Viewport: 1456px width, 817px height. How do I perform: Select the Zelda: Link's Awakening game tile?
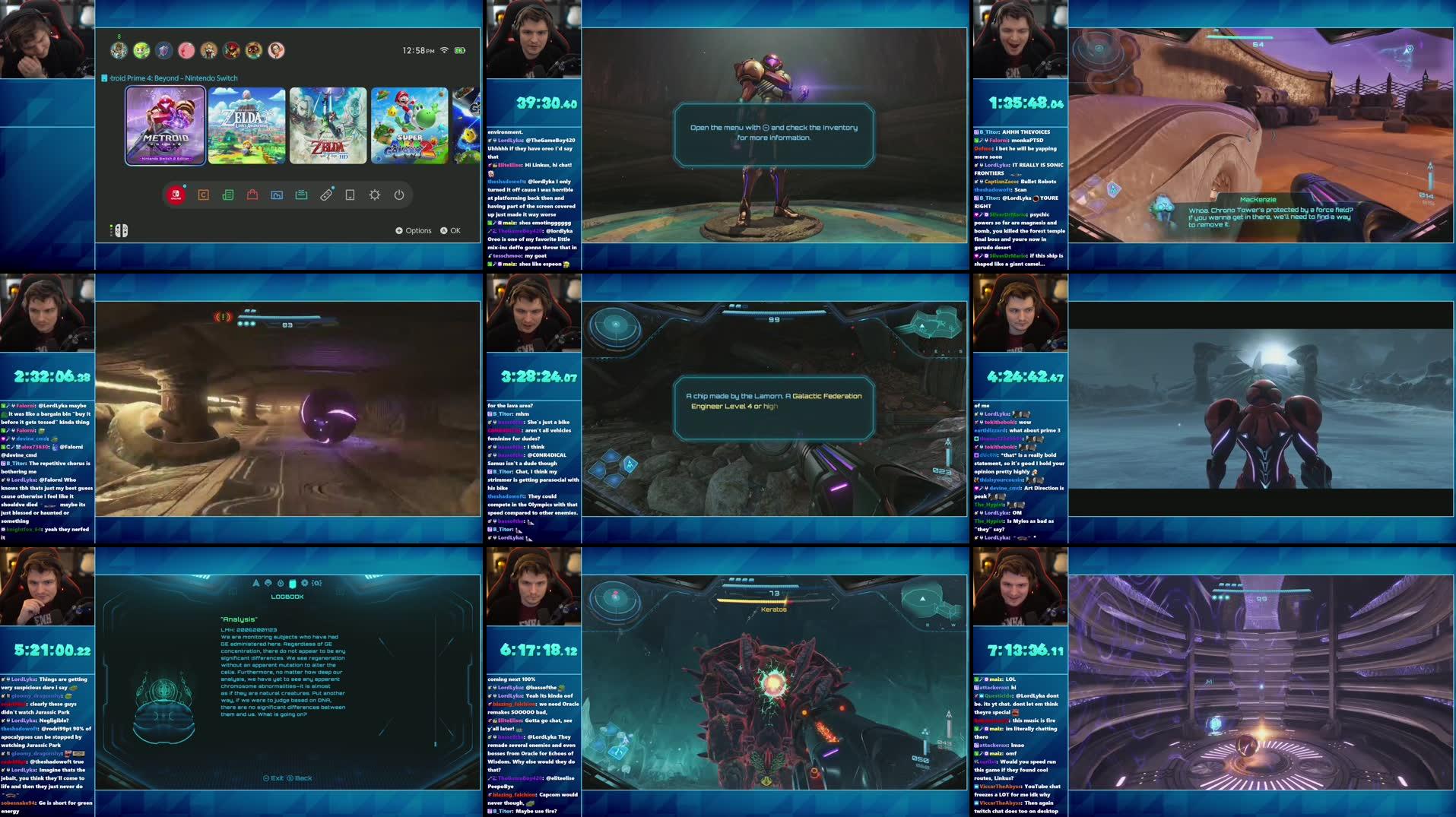248,124
